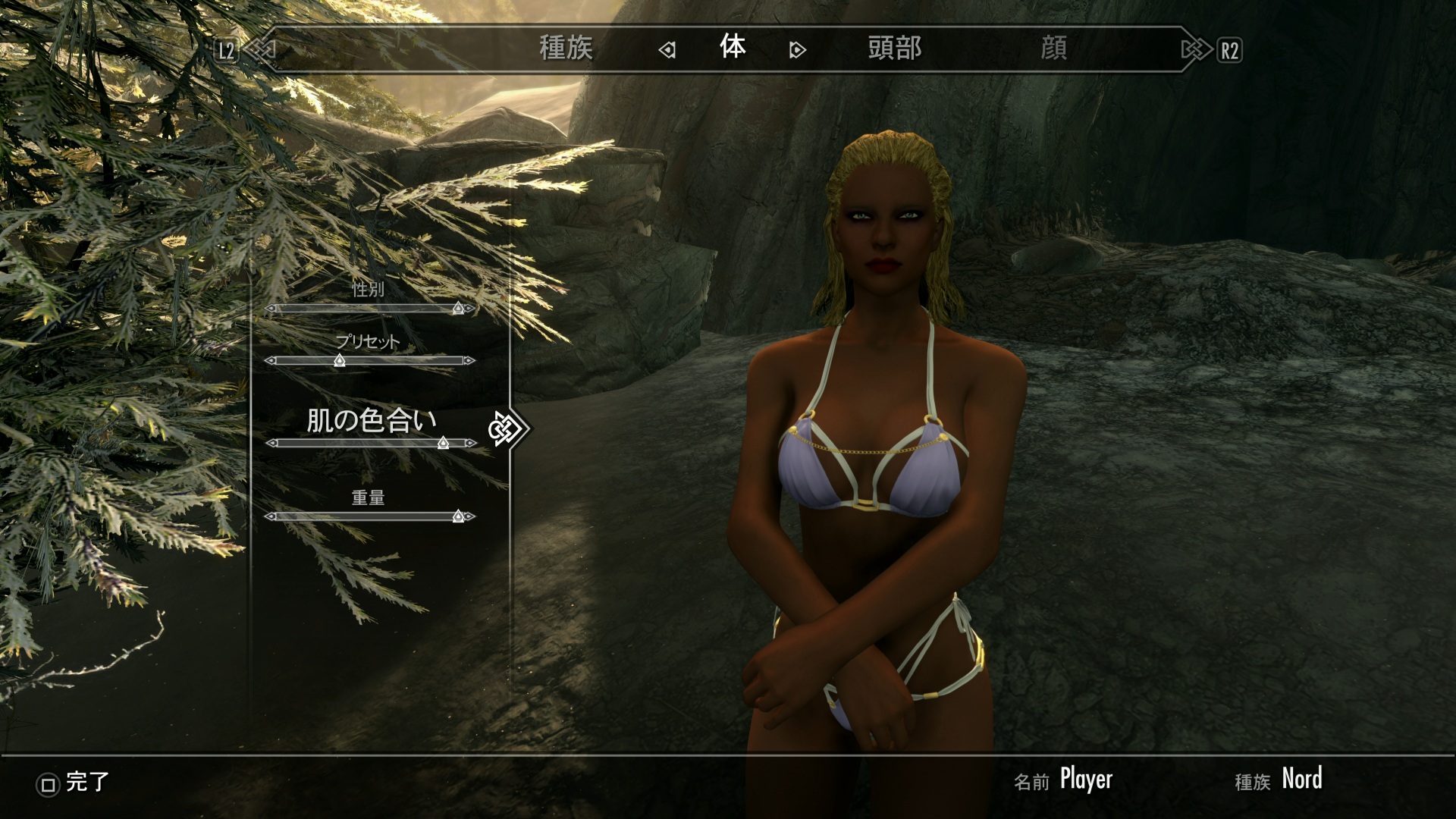Open the 頭部 tab
Screen dimensions: 1456x819
[x=895, y=49]
